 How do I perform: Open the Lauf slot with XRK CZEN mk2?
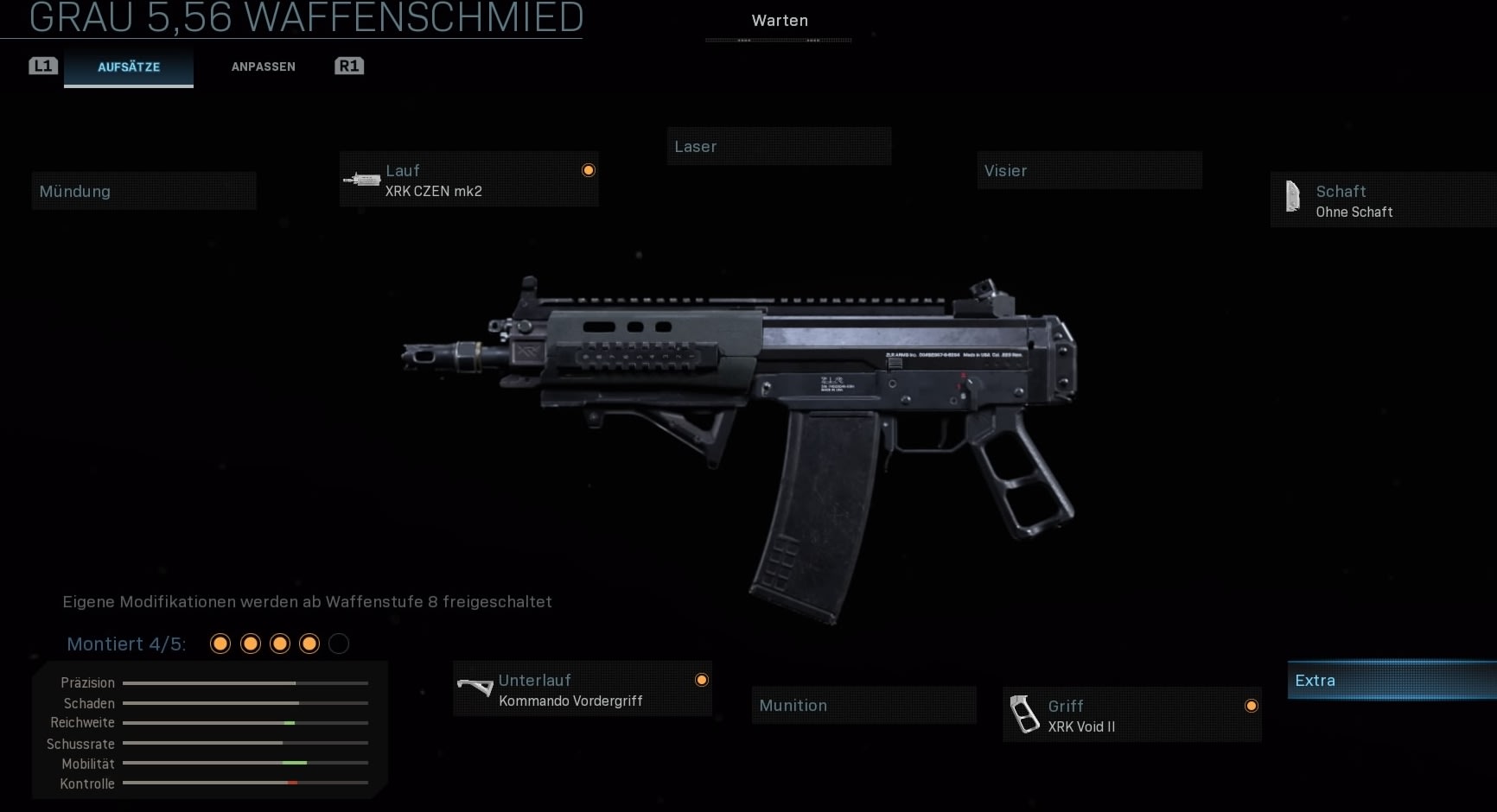click(x=468, y=181)
